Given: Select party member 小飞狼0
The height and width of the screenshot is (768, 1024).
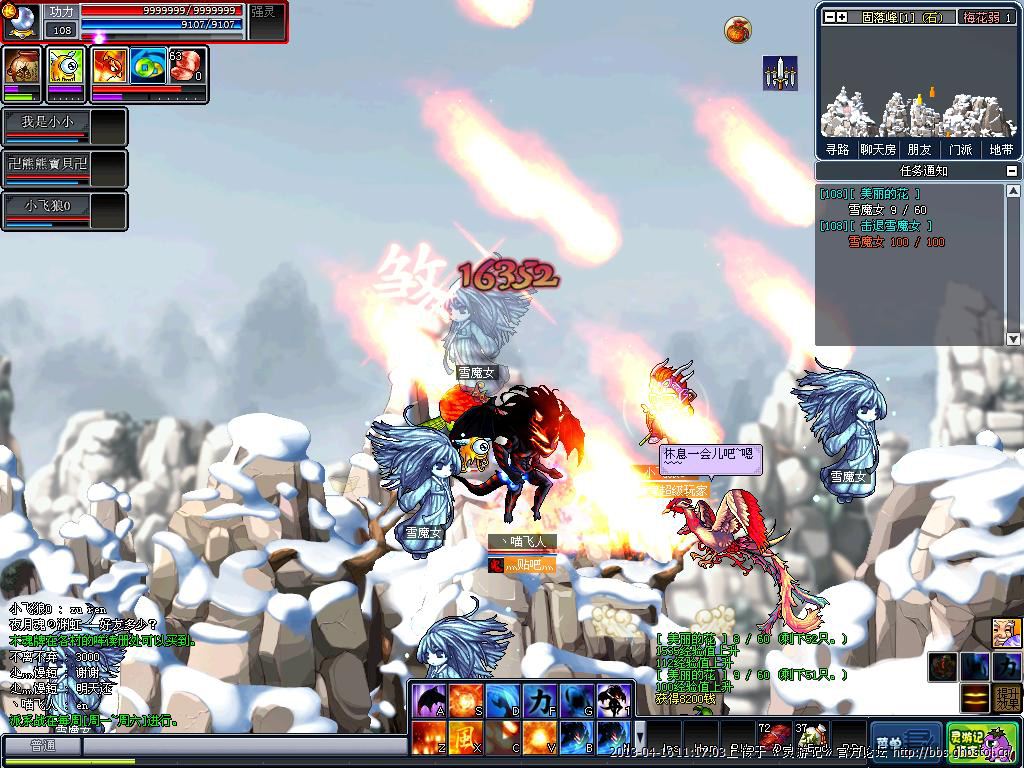Looking at the screenshot, I should pos(47,205).
